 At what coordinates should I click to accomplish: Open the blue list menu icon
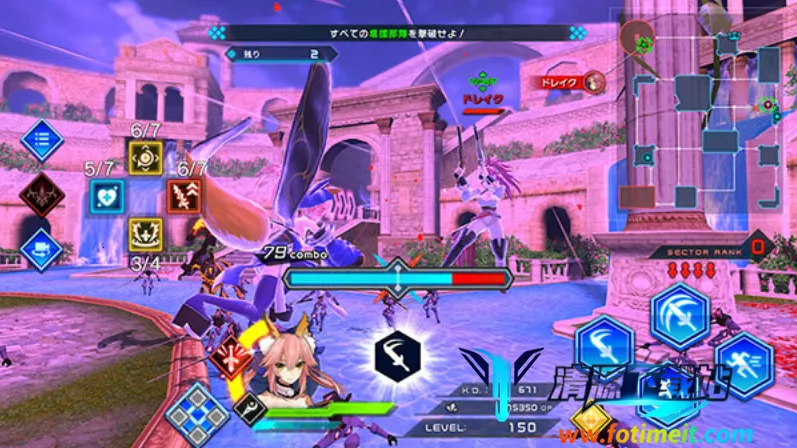coord(42,140)
